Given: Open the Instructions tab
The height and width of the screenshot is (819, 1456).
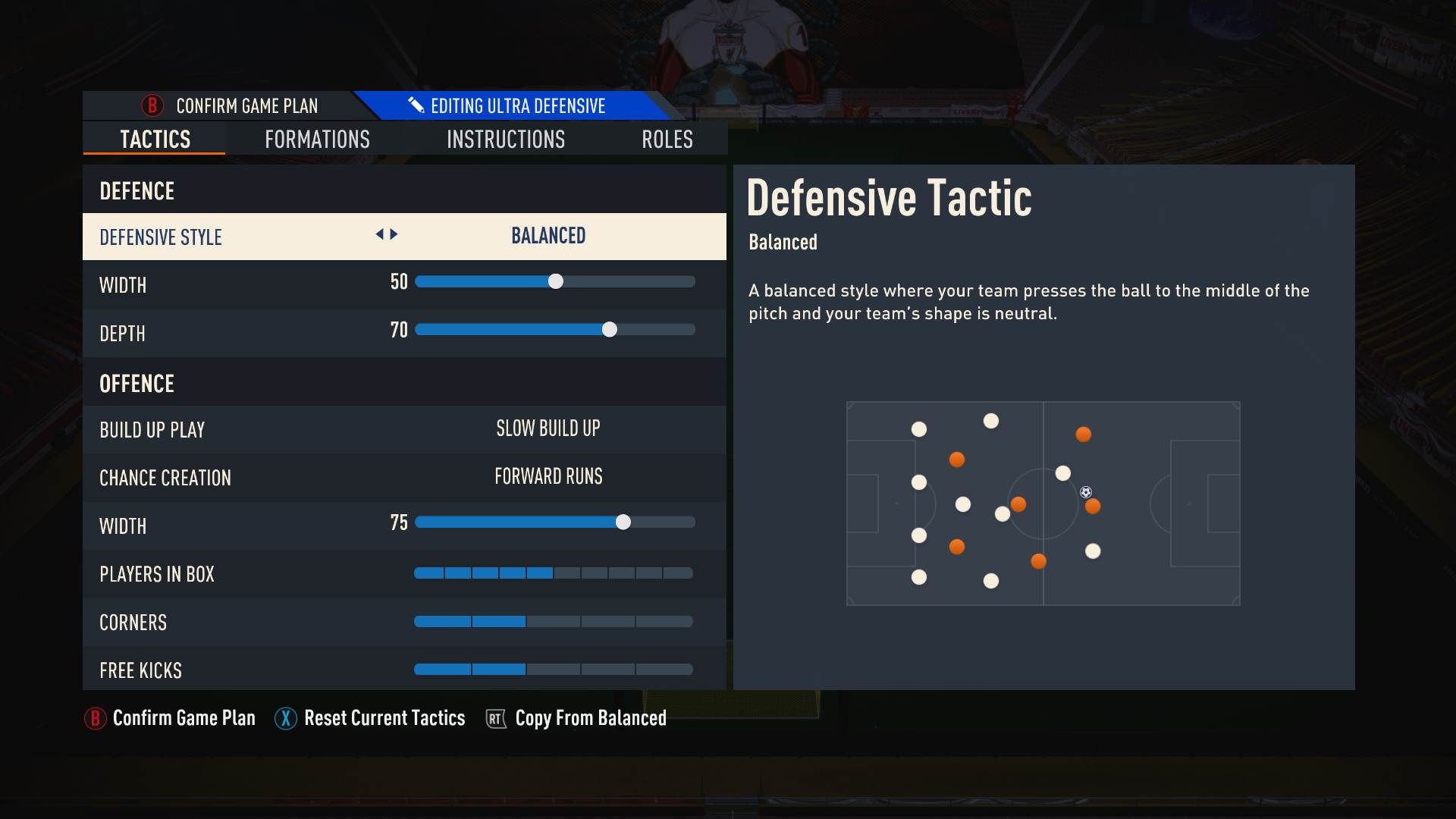Looking at the screenshot, I should tap(506, 140).
